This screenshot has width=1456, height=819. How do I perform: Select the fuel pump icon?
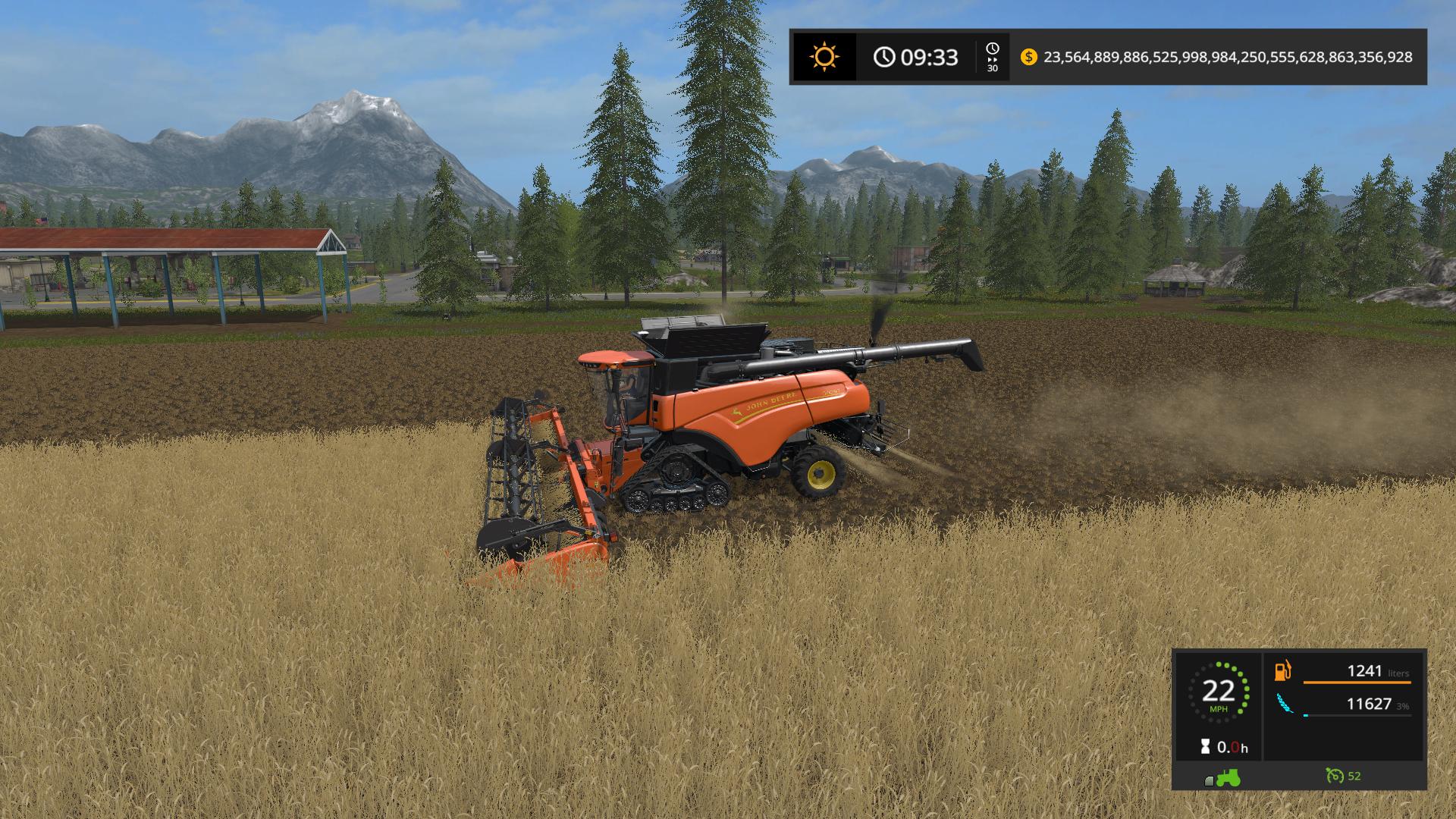tap(1283, 671)
